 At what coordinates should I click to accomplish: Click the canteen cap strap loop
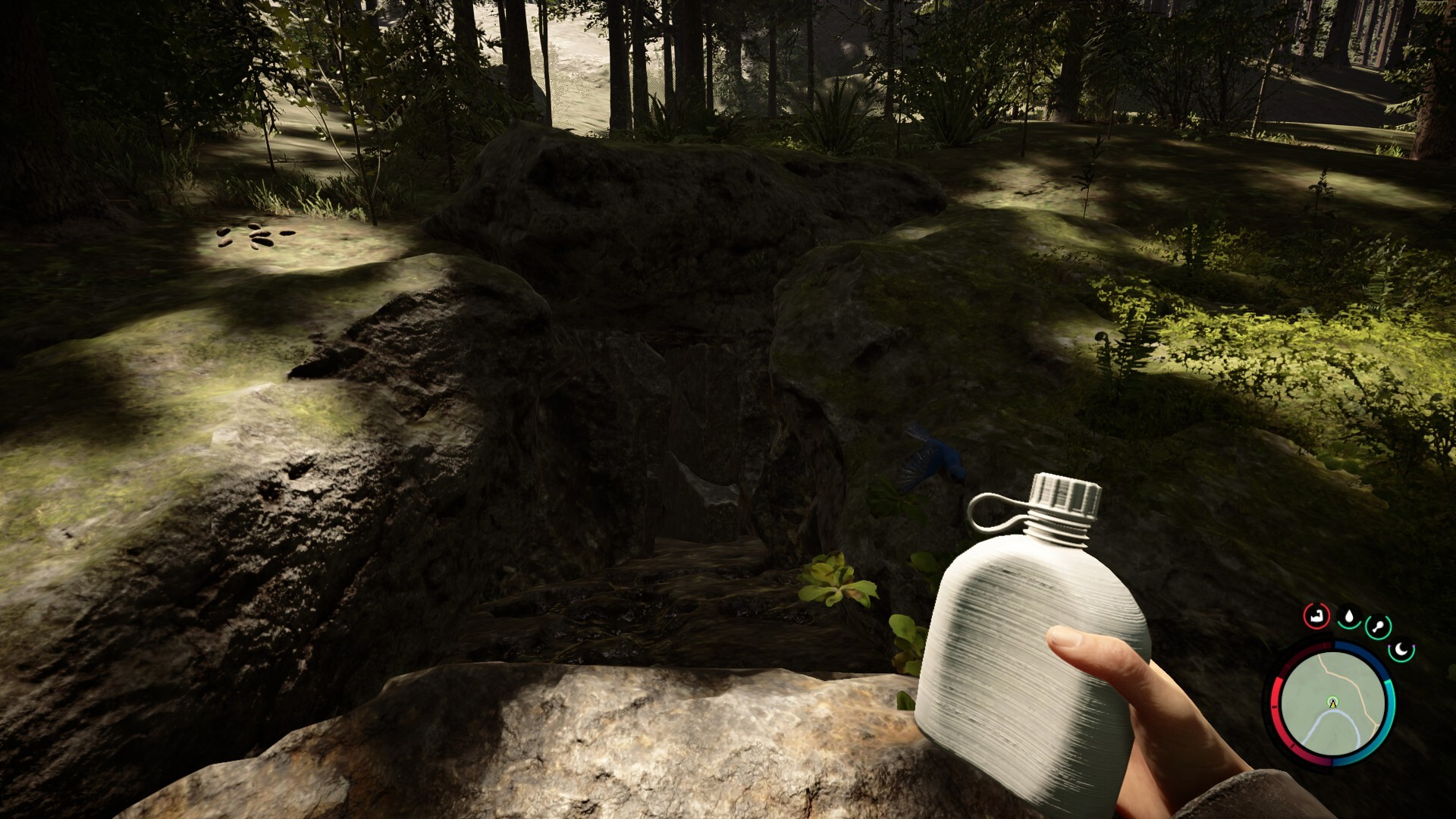pyautogui.click(x=984, y=510)
